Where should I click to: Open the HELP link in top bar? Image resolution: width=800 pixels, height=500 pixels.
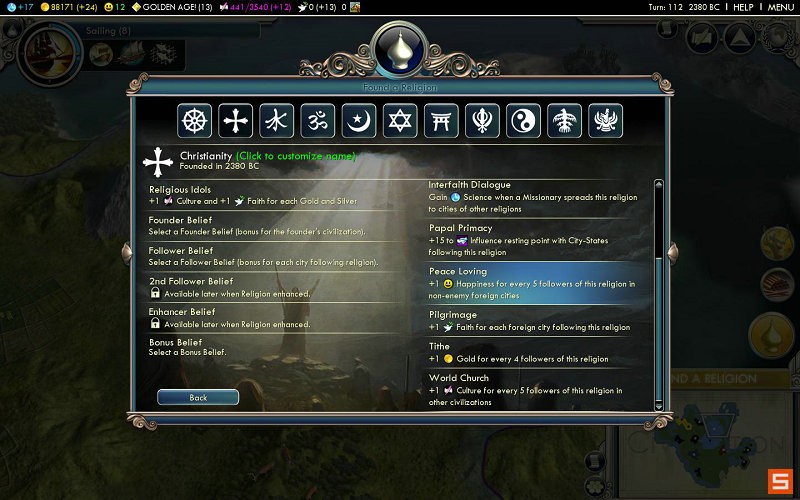click(743, 7)
